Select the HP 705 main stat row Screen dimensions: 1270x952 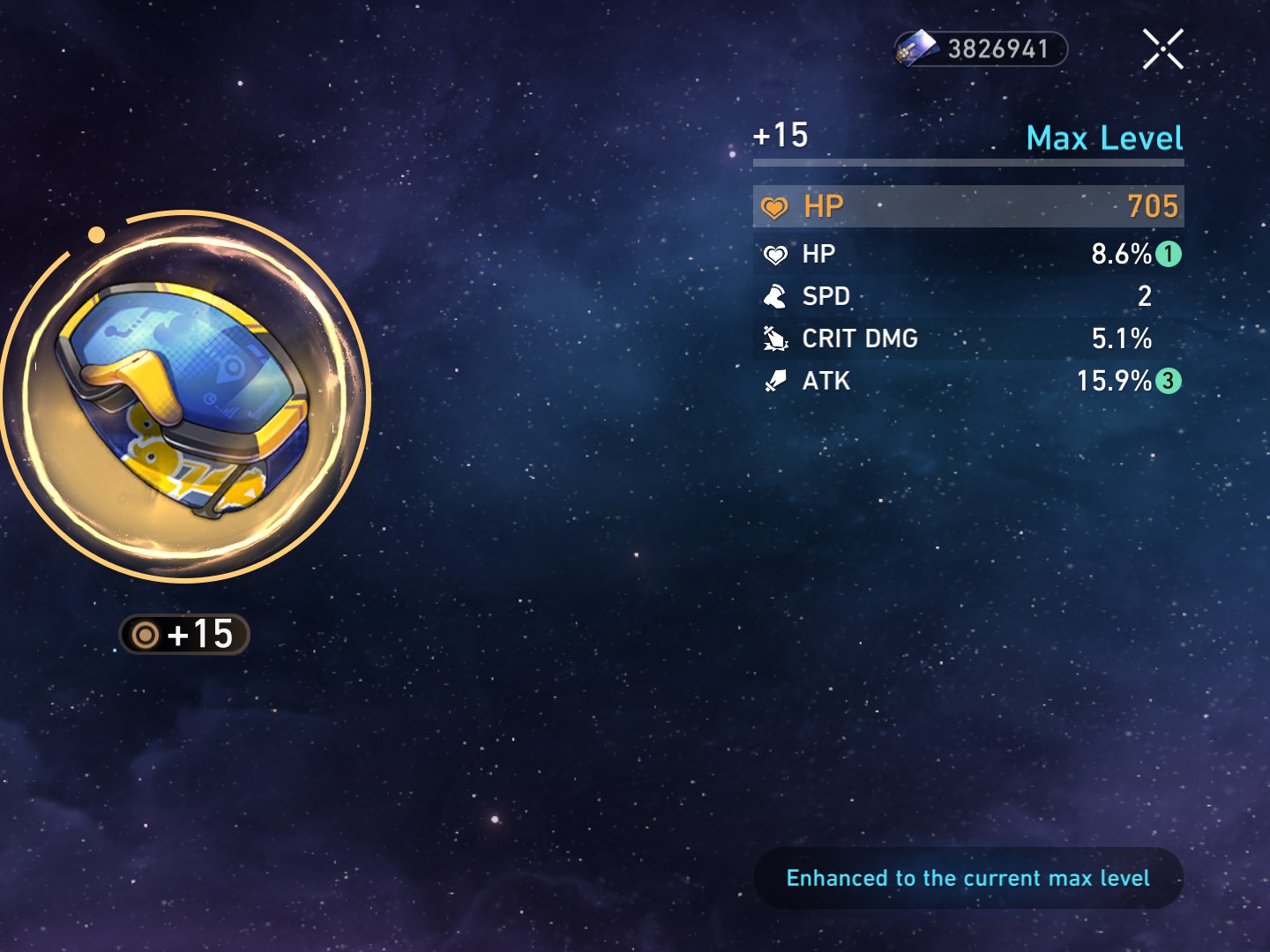pos(968,206)
